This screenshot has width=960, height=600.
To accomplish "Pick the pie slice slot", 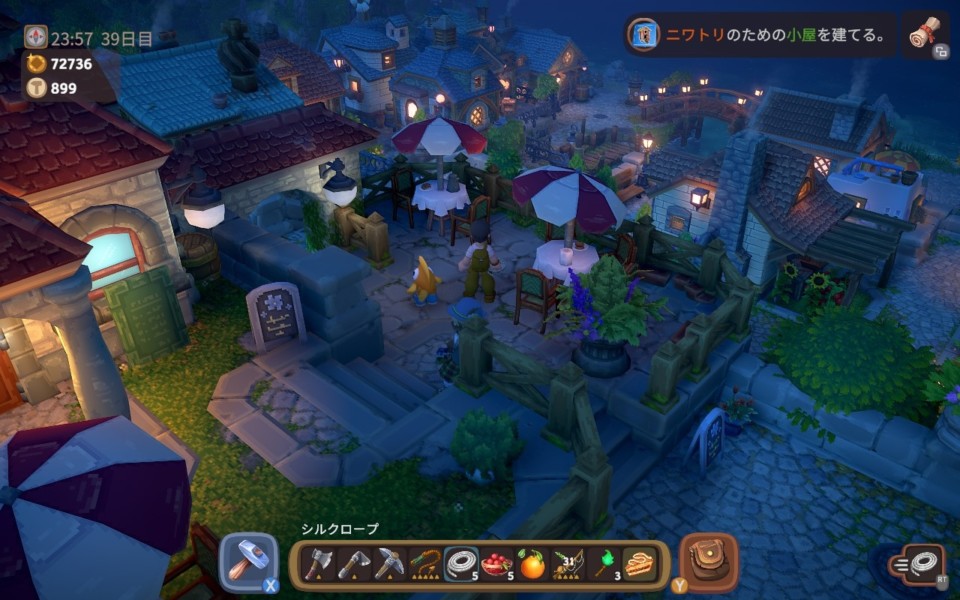I will pos(640,565).
